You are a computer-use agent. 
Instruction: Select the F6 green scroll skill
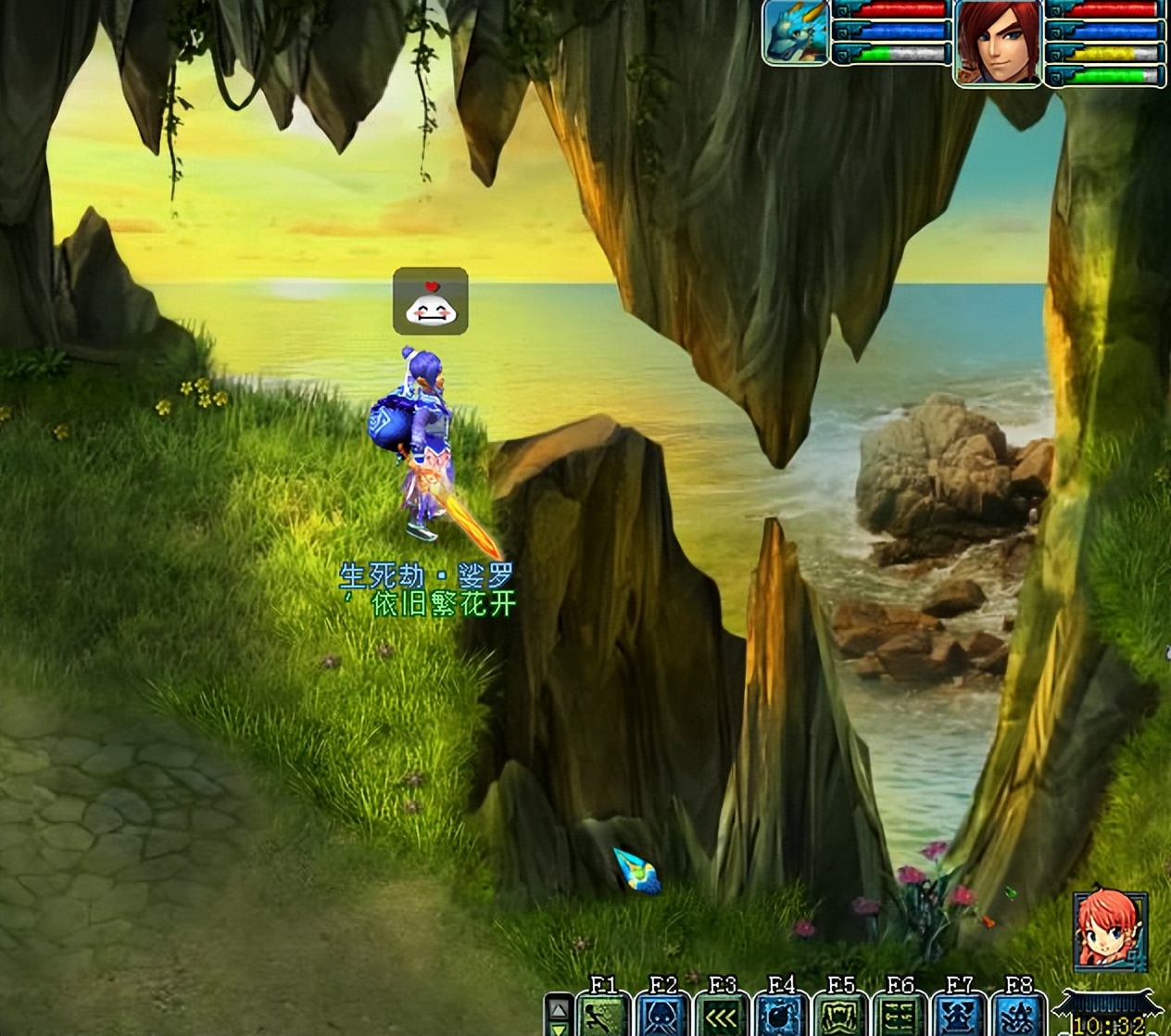click(x=900, y=1015)
